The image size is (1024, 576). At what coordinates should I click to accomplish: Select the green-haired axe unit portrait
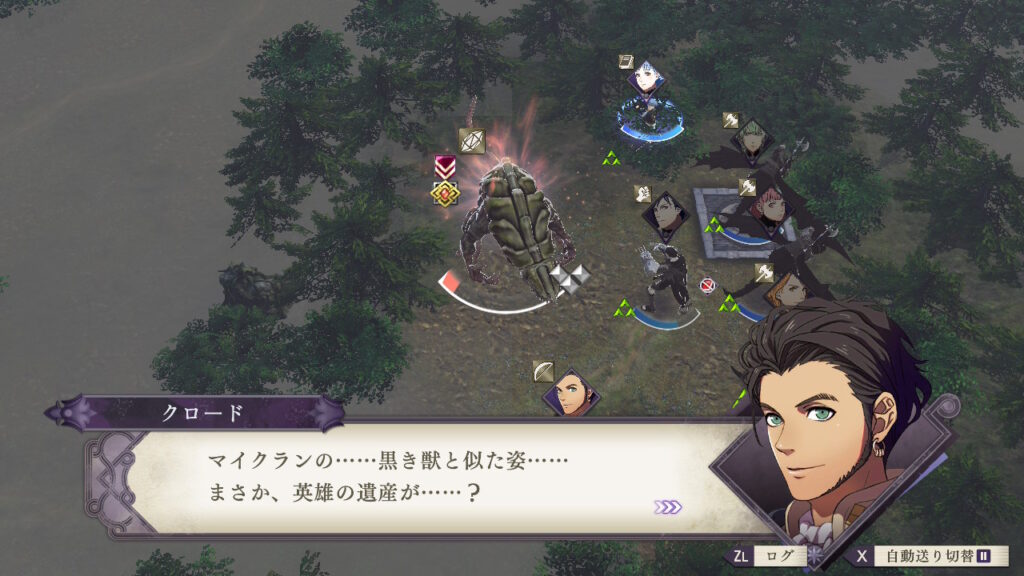(751, 141)
